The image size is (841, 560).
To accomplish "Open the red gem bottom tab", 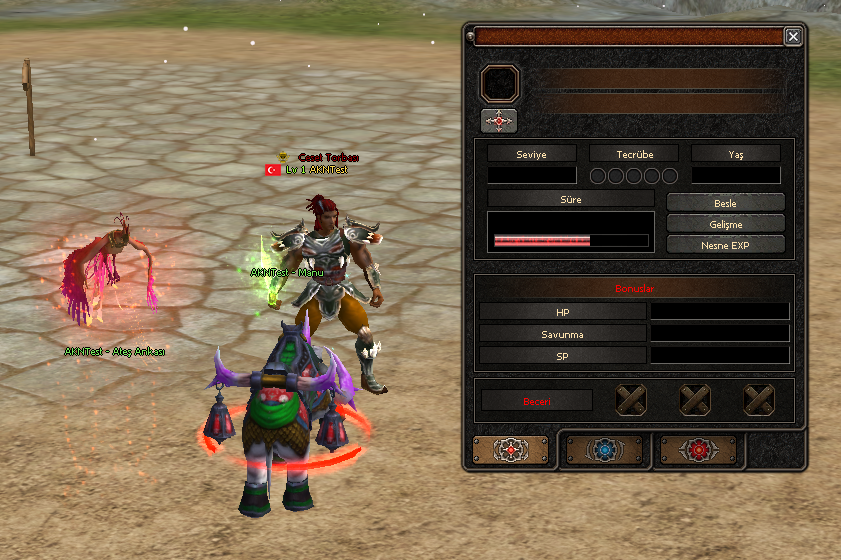I will pos(696,450).
